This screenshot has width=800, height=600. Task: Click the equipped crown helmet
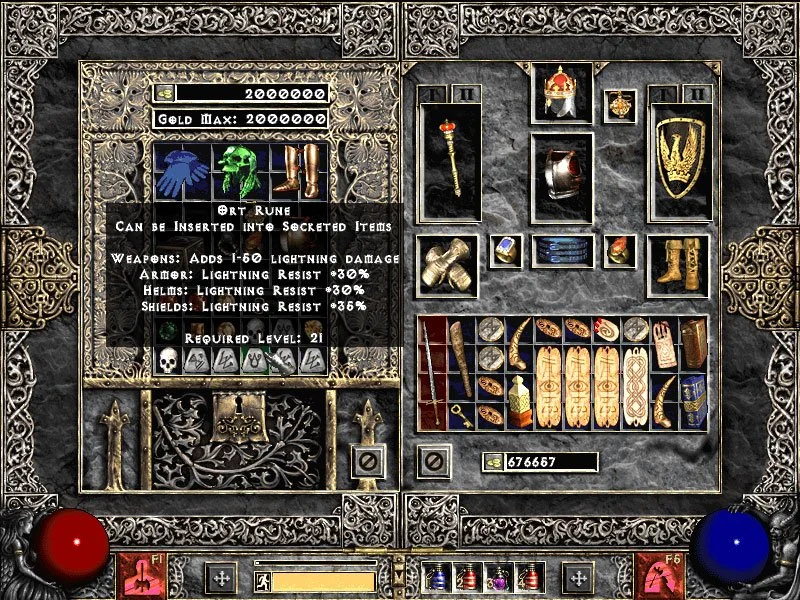click(x=563, y=94)
